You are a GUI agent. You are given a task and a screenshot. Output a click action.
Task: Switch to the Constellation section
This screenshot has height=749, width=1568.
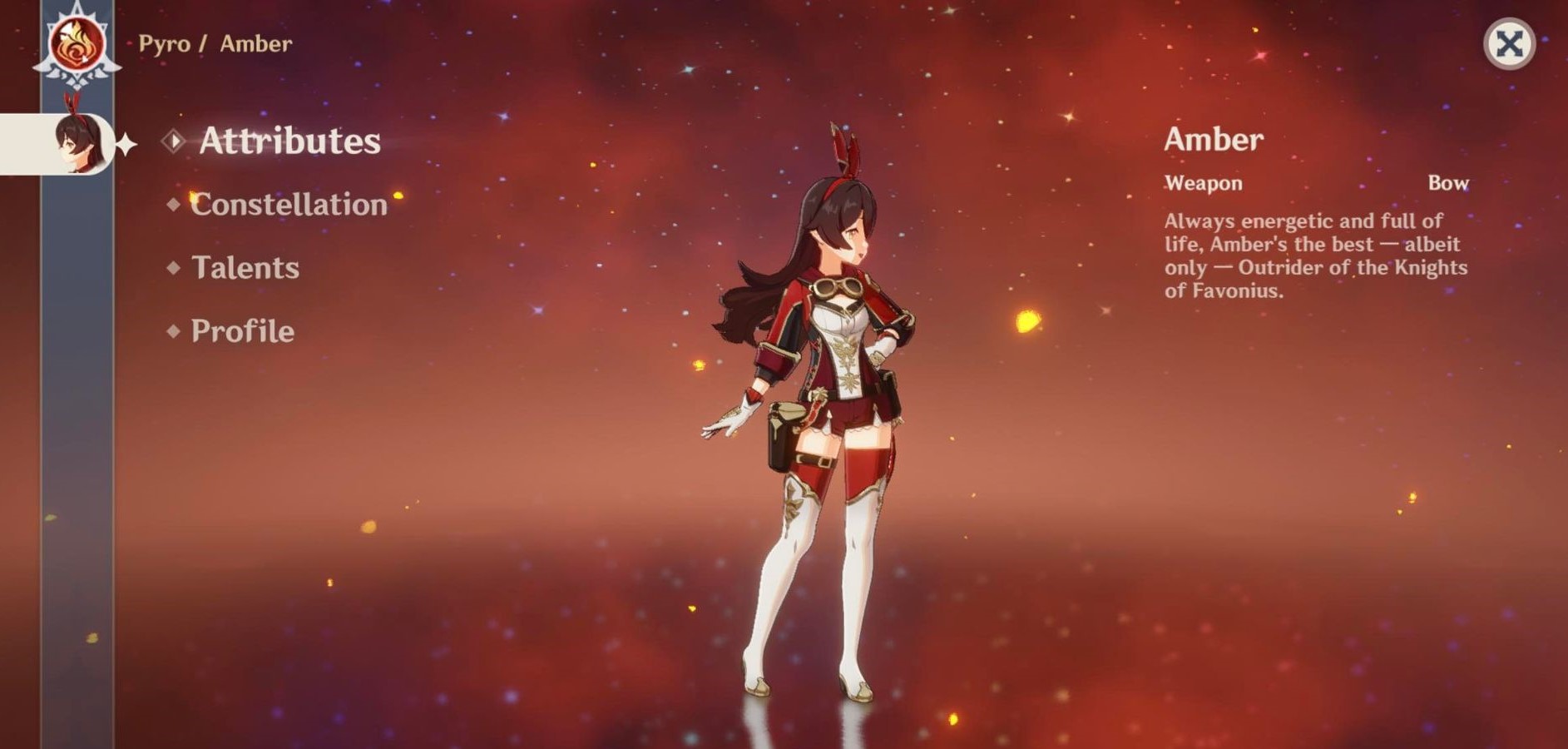coord(287,204)
